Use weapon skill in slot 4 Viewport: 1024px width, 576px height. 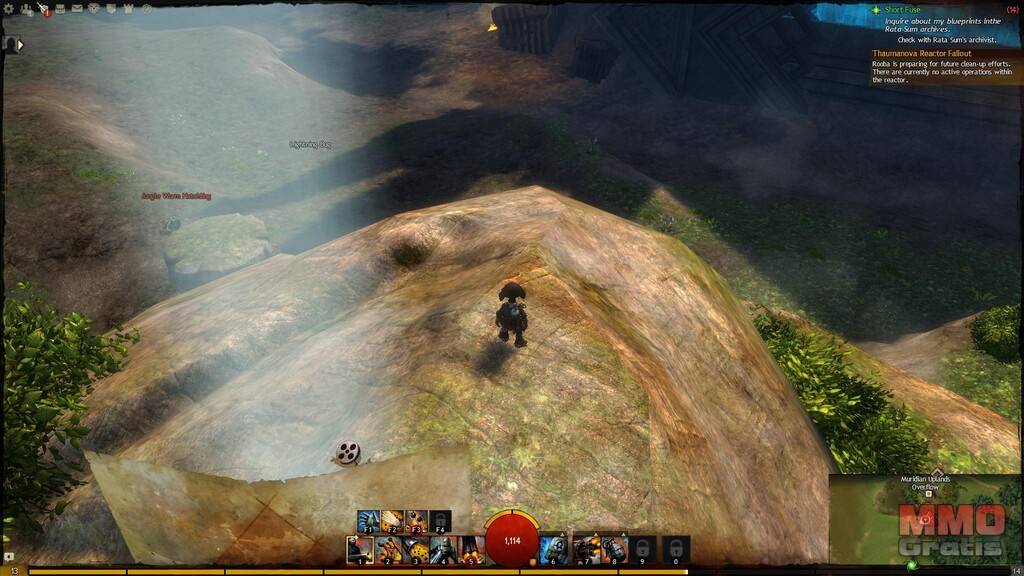click(x=444, y=550)
